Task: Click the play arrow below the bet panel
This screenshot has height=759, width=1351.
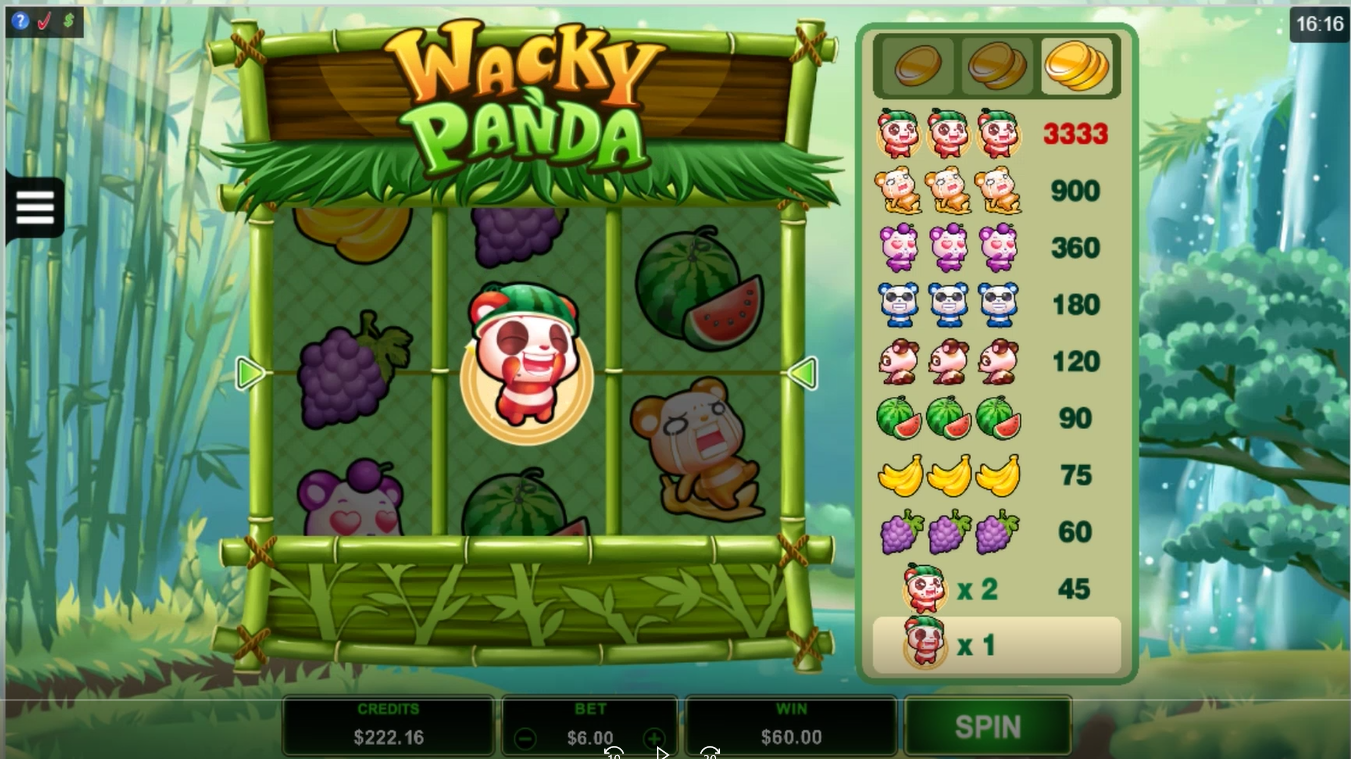Action: tap(662, 753)
